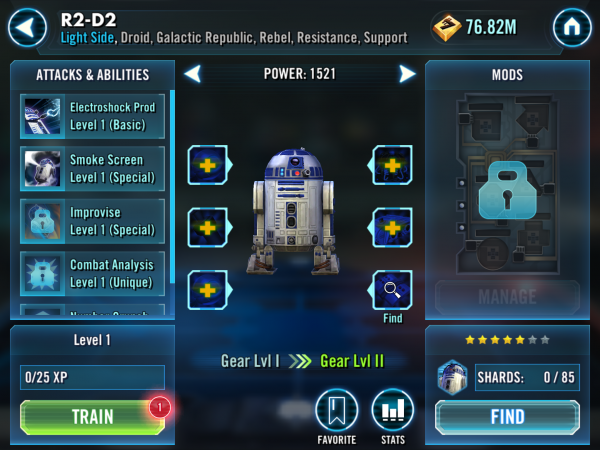This screenshot has height=450, width=600.
Task: Open the Smoke Screen ability details
Action: [x=92, y=168]
